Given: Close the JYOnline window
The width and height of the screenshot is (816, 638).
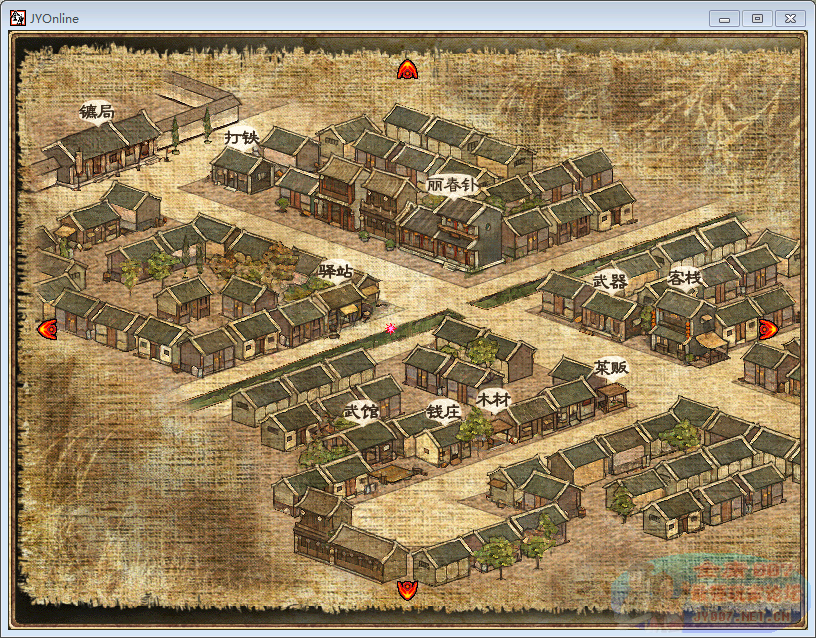Looking at the screenshot, I should click(789, 18).
